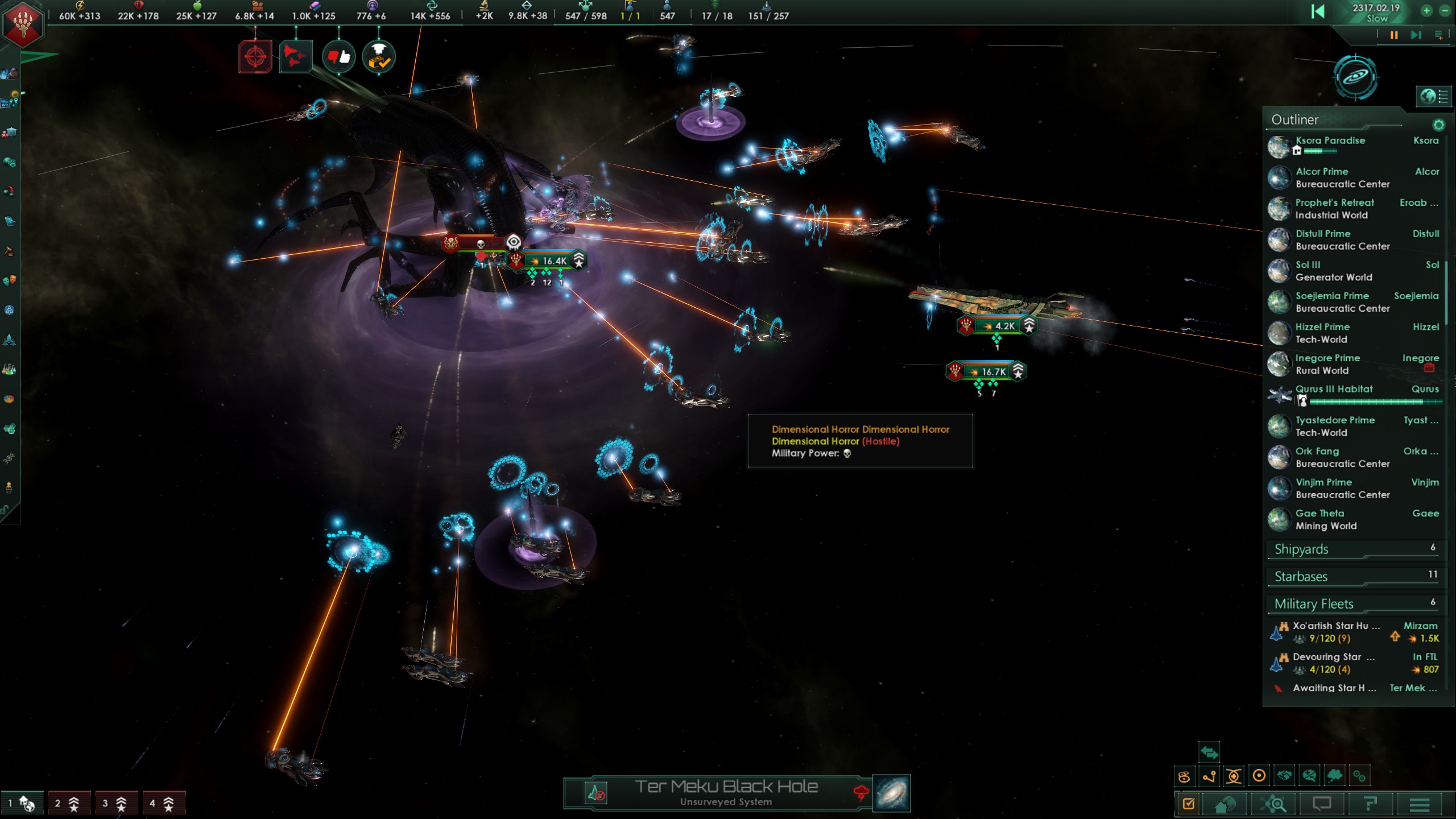Open Outliner settings gear
The image size is (1456, 819).
click(1438, 125)
